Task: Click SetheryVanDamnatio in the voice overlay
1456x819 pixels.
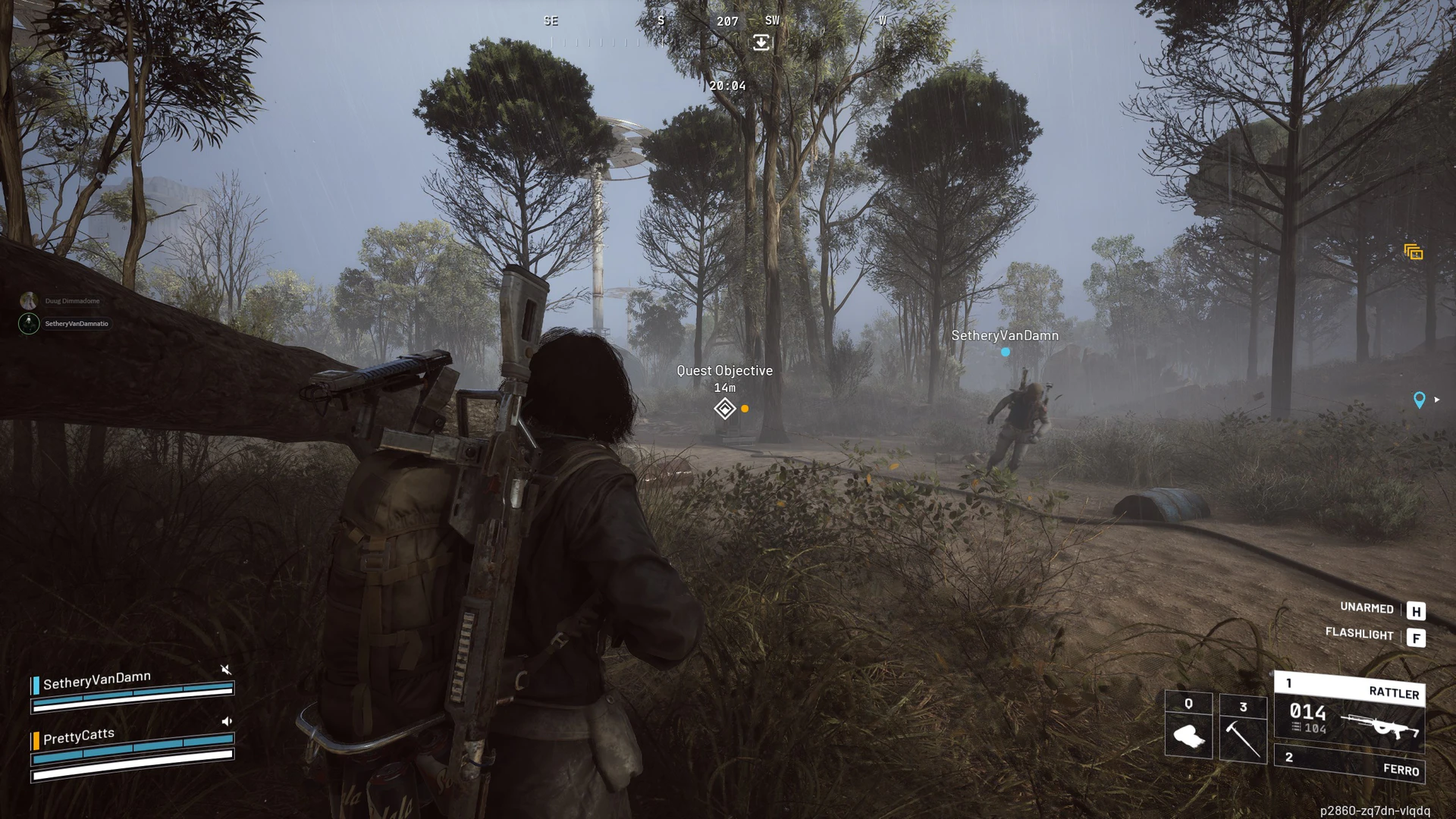Action: (76, 324)
